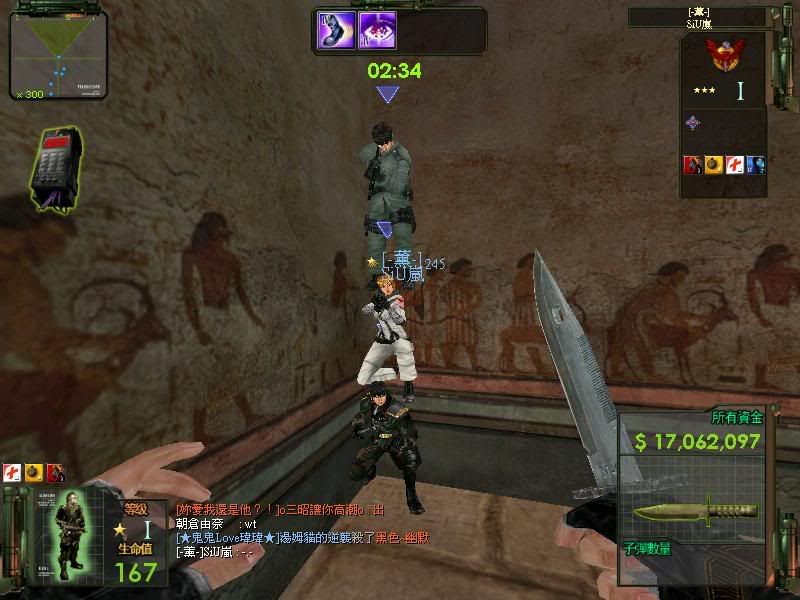The height and width of the screenshot is (600, 800).
Task: Click the blue figure item in target panel
Action: (756, 165)
